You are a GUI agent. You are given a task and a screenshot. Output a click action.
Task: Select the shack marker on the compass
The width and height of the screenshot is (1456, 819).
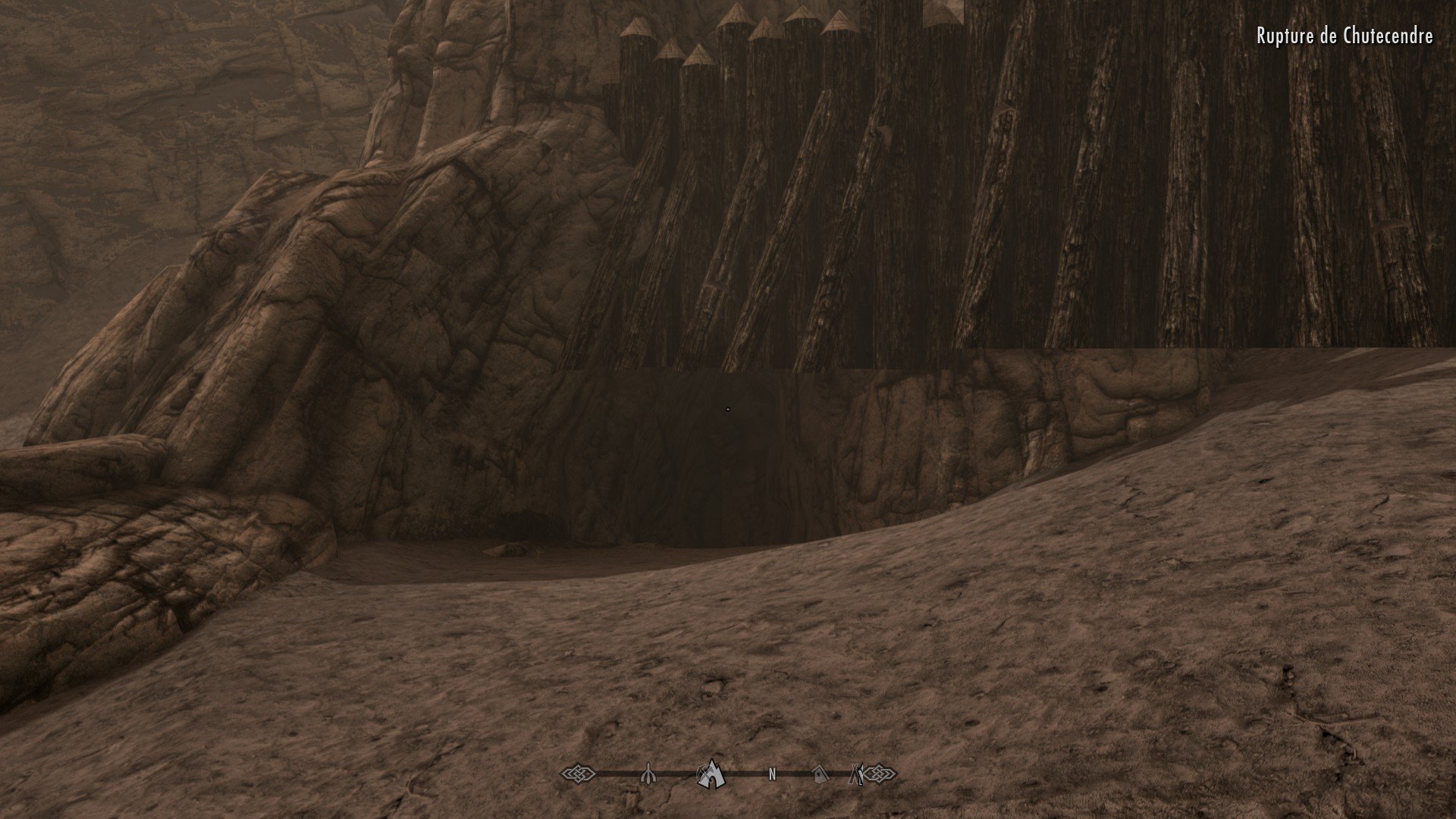819,774
